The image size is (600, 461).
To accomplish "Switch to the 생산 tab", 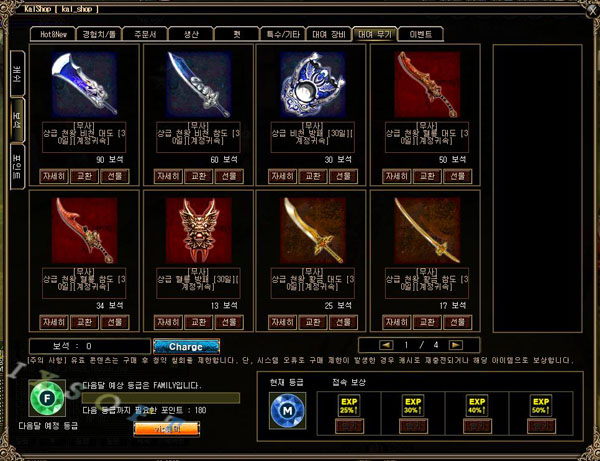I will tap(190, 34).
